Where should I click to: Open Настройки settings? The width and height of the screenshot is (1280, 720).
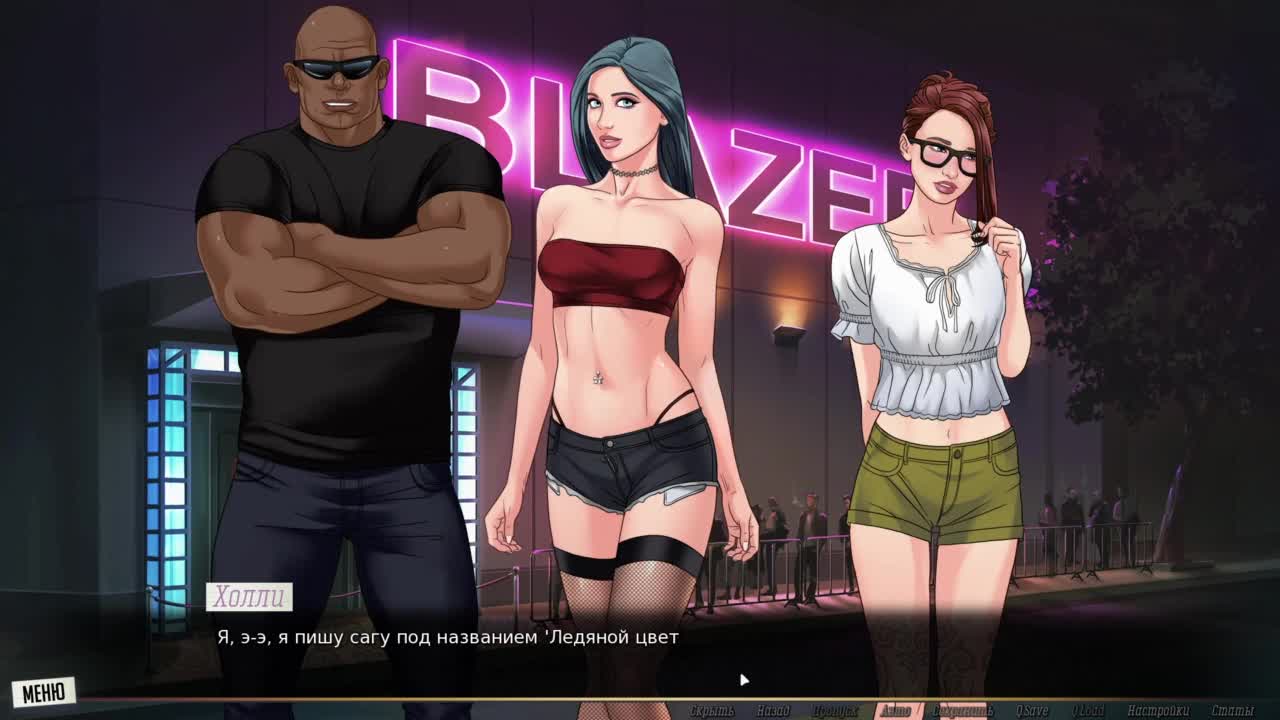pyautogui.click(x=1157, y=711)
